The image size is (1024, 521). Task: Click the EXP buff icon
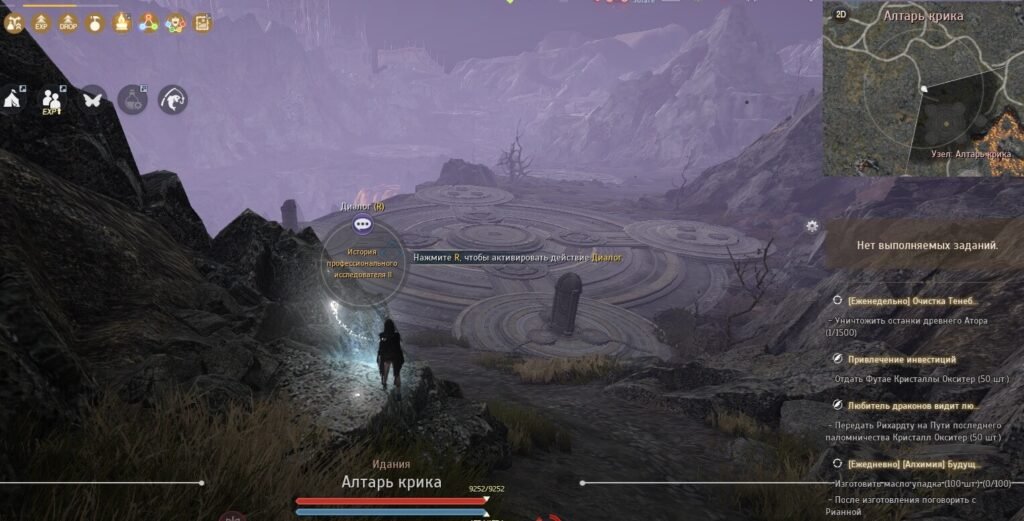pyautogui.click(x=42, y=22)
